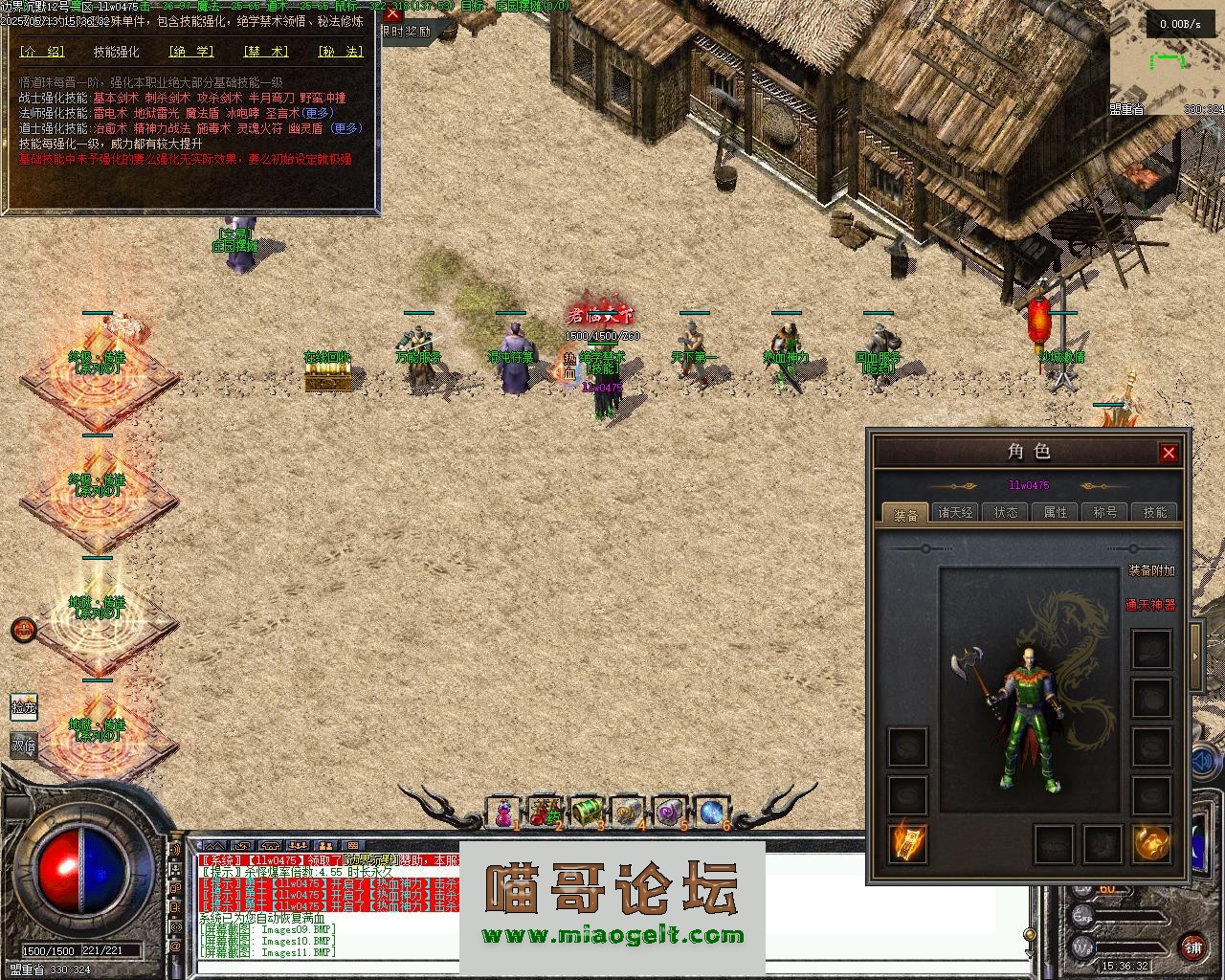Show more mage skills via 更多
1225x980 pixels.
[319, 113]
